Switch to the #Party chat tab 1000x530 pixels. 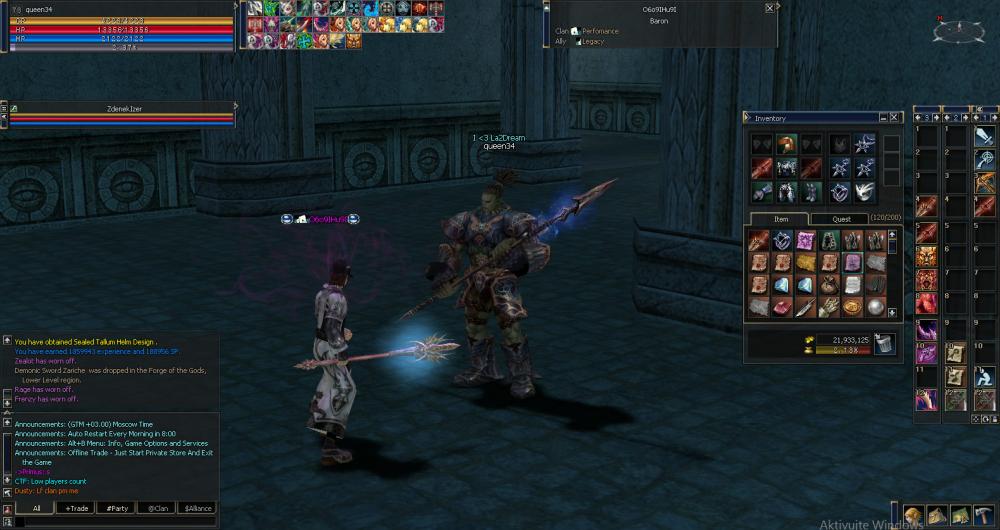[118, 508]
